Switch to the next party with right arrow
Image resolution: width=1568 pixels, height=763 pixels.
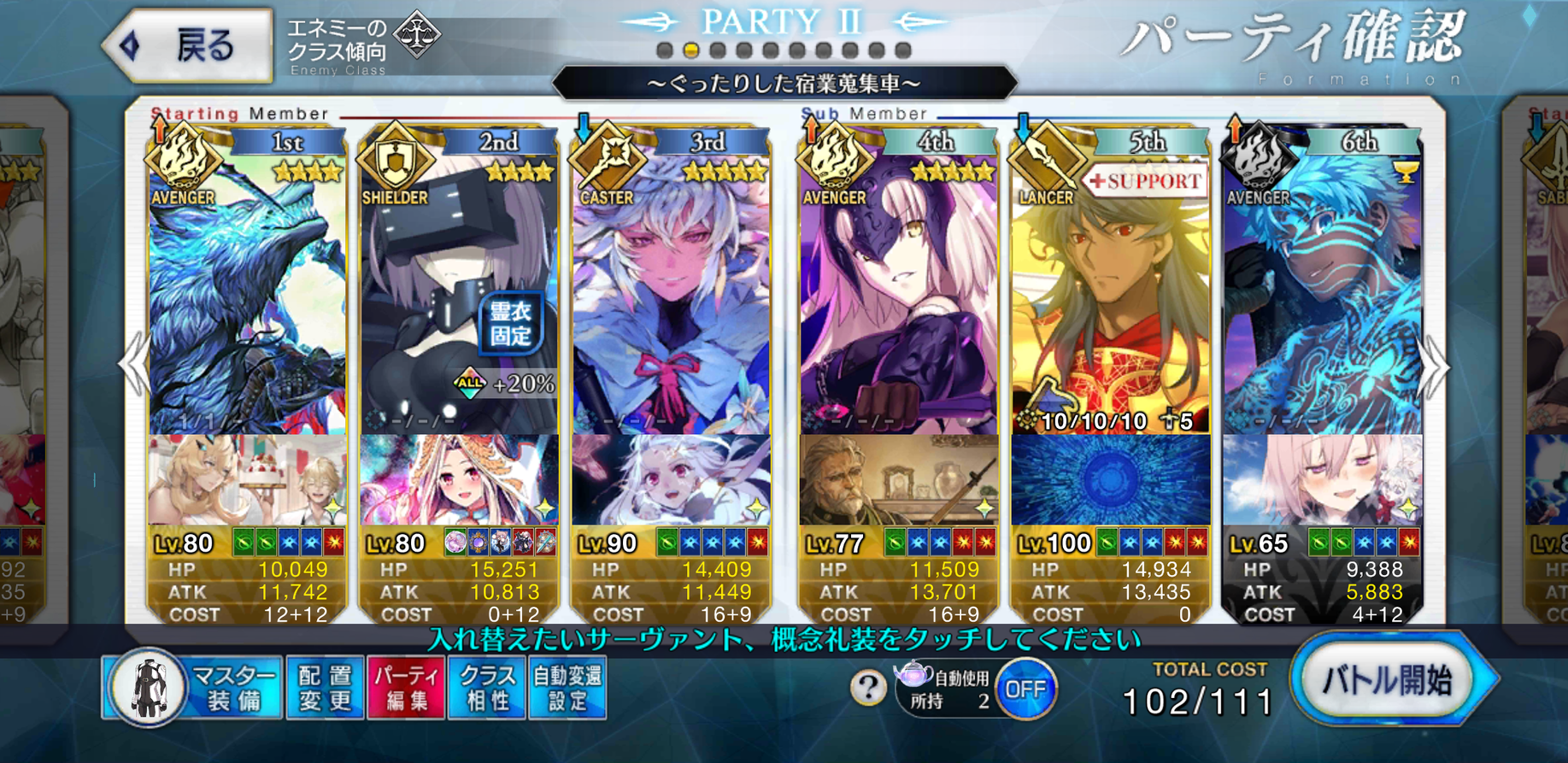point(1434,367)
